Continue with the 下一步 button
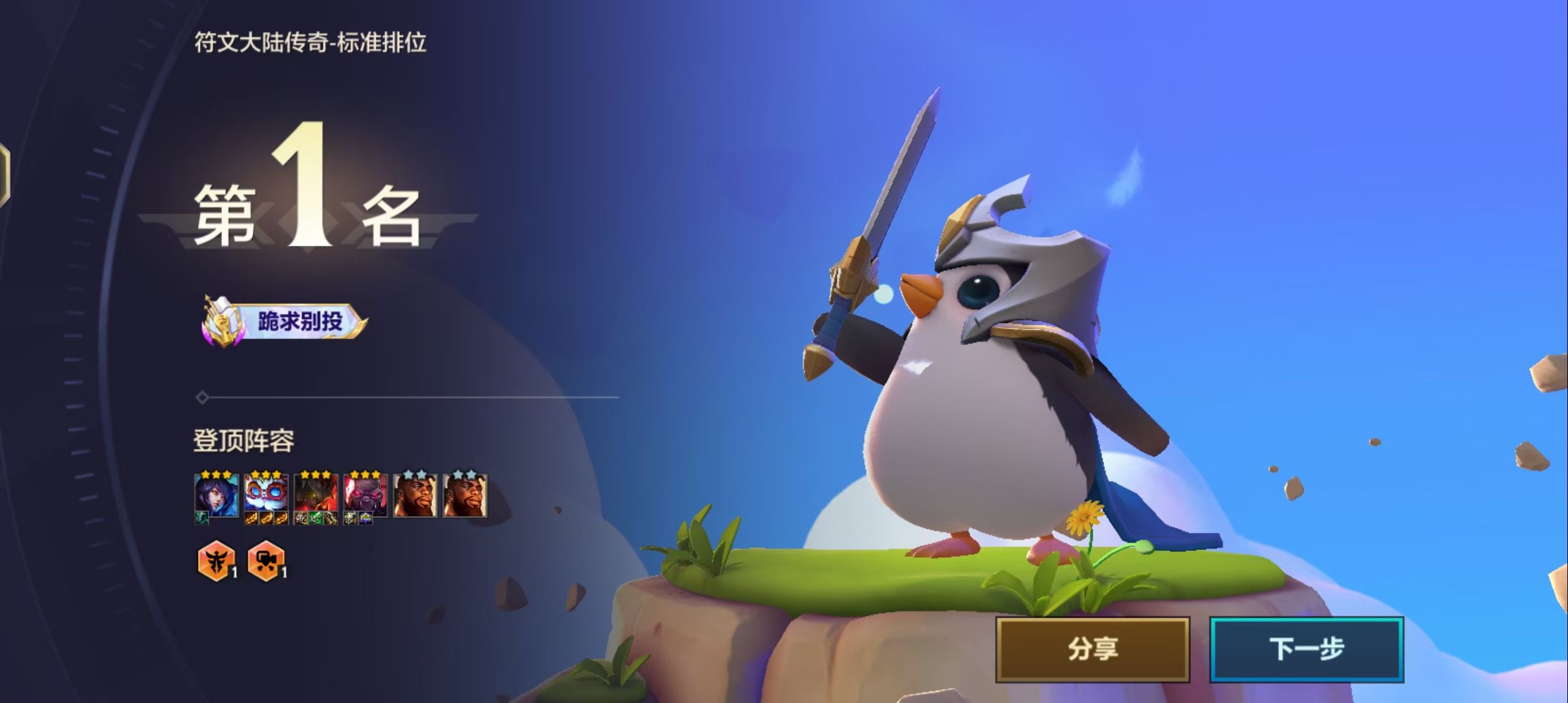This screenshot has width=1568, height=703. 1306,649
